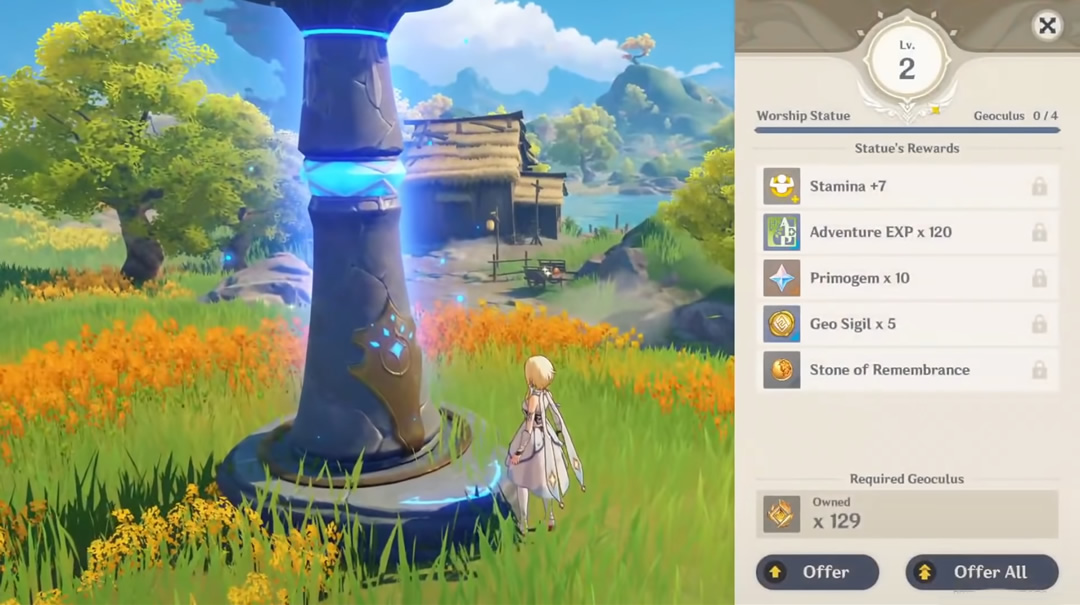Image resolution: width=1080 pixels, height=605 pixels.
Task: Choose the Primogem x 10 reward row
Action: coord(907,278)
